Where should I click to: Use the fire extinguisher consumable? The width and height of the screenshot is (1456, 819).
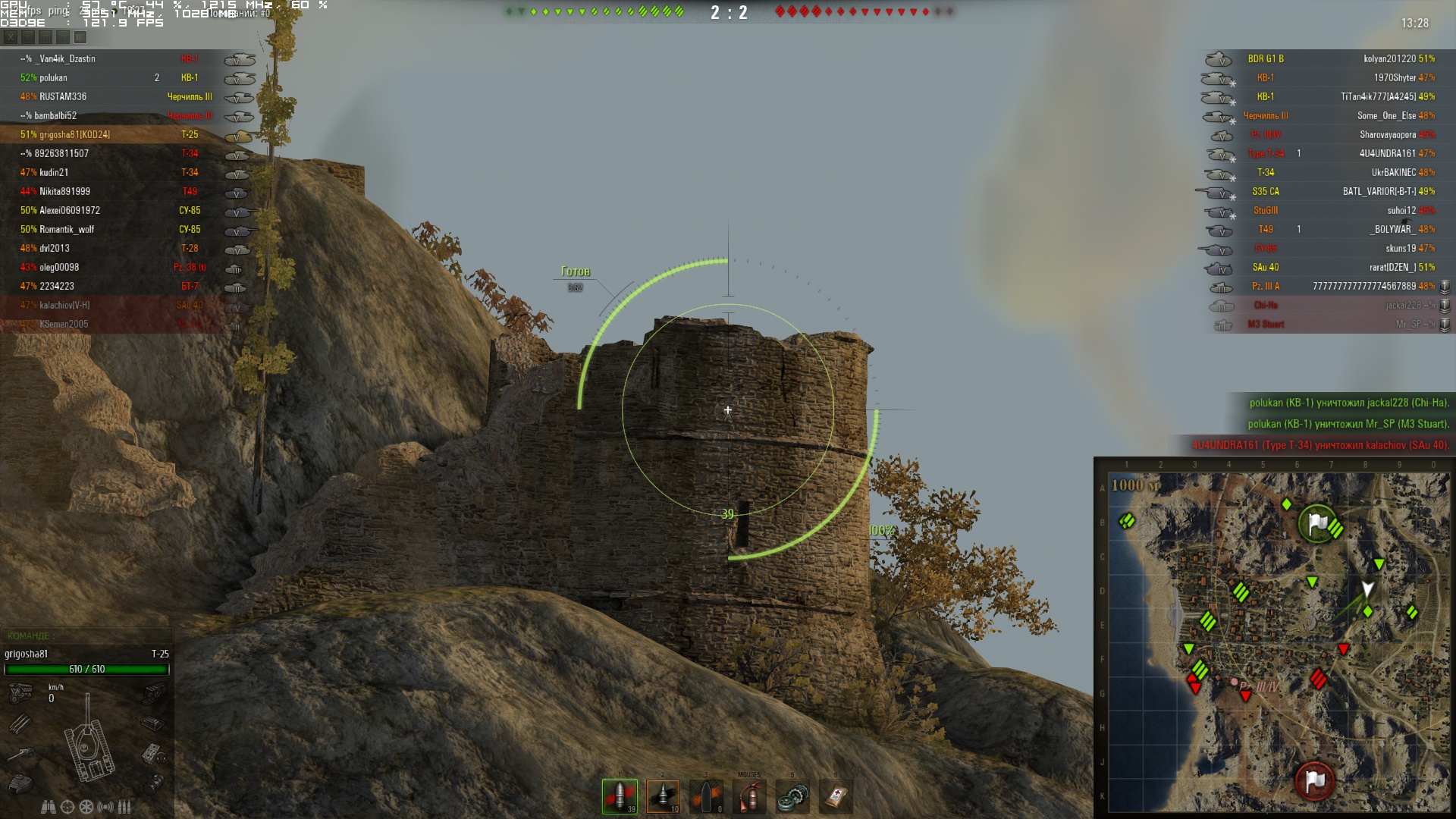pos(749,796)
